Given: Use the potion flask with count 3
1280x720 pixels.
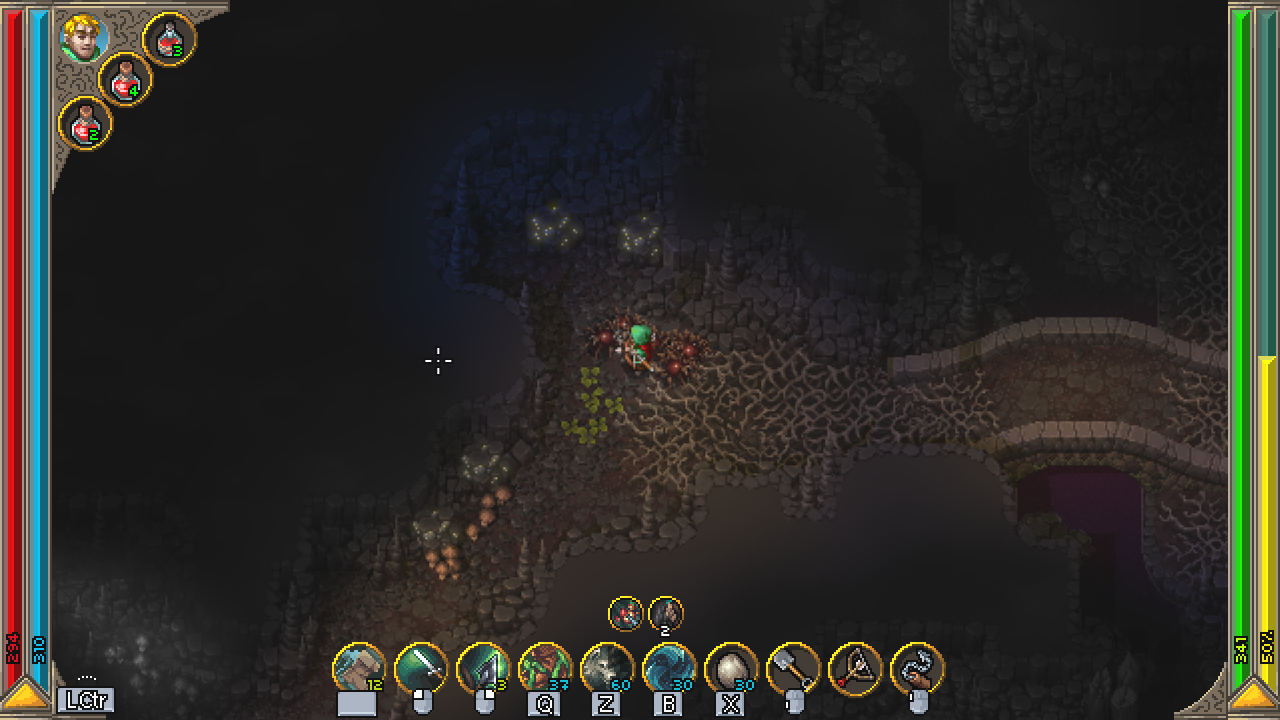Looking at the screenshot, I should click(169, 39).
